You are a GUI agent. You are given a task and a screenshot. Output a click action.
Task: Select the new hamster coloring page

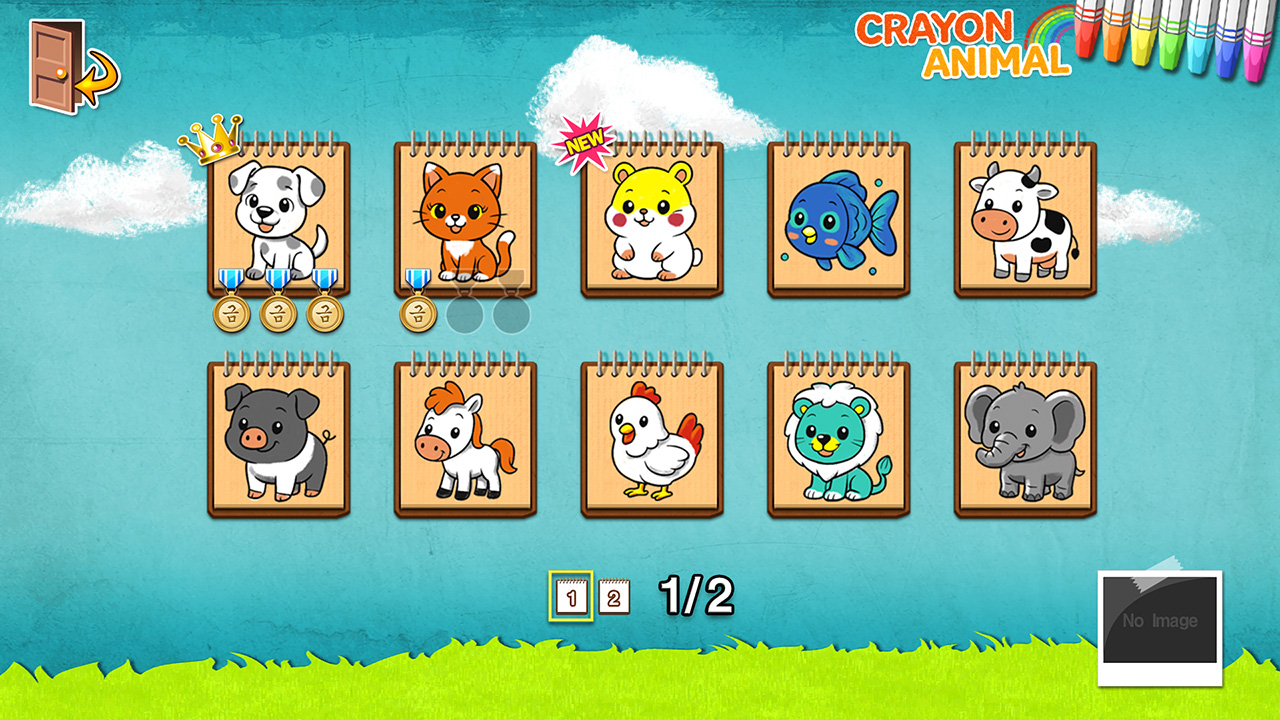point(650,215)
